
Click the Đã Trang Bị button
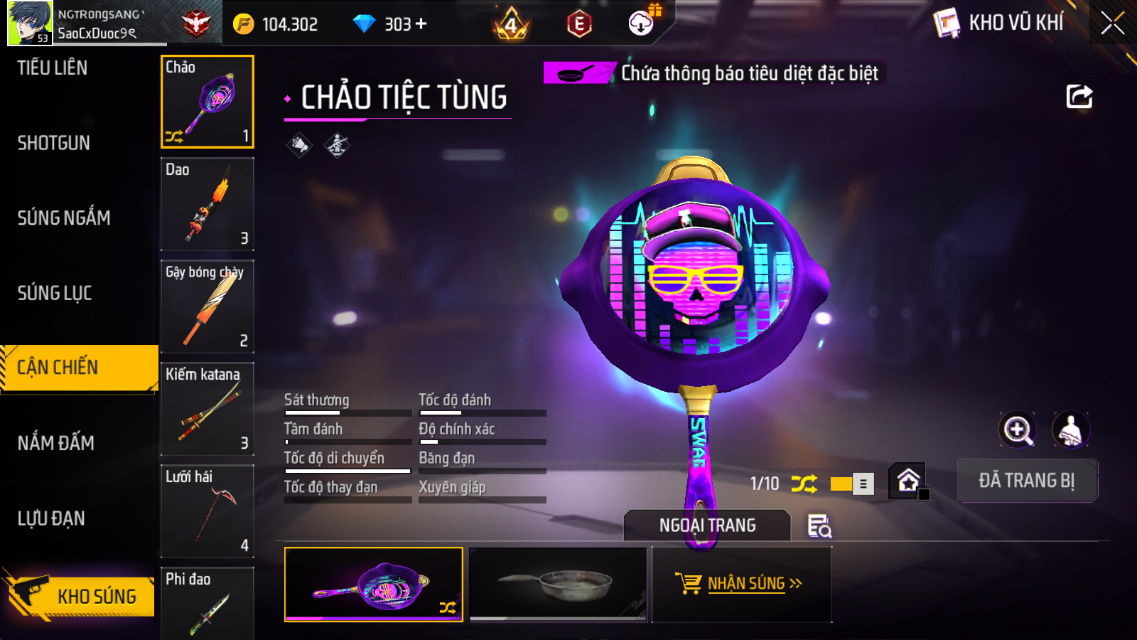[1027, 481]
